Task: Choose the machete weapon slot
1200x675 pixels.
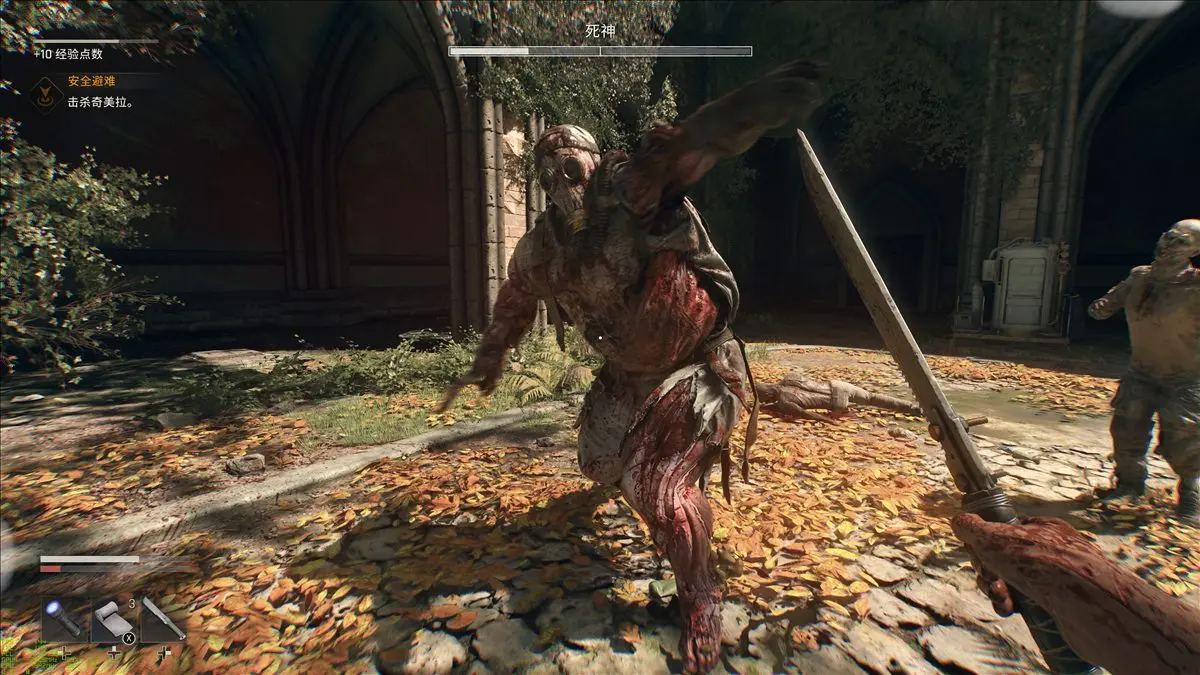Action: click(x=162, y=619)
